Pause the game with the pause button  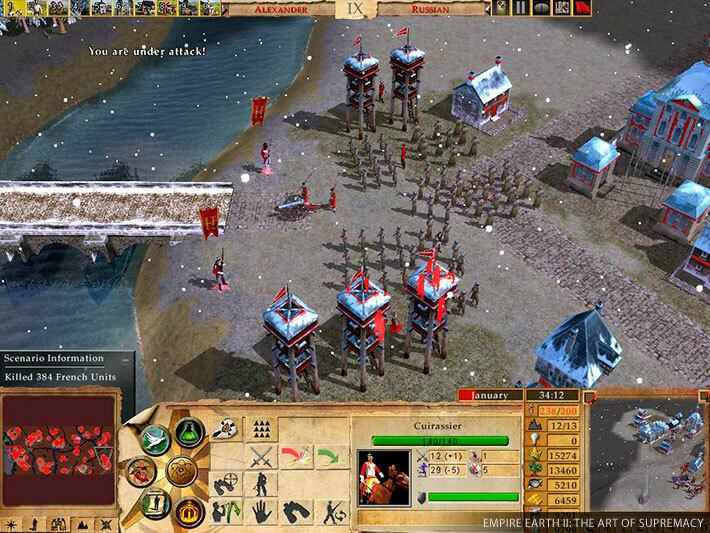click(522, 8)
